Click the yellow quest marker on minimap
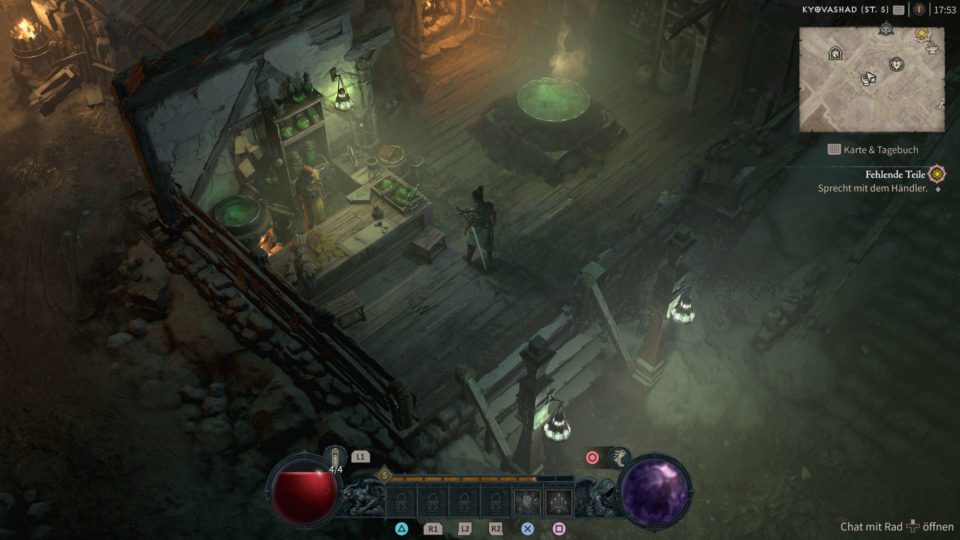The height and width of the screenshot is (540, 960). pos(921,35)
